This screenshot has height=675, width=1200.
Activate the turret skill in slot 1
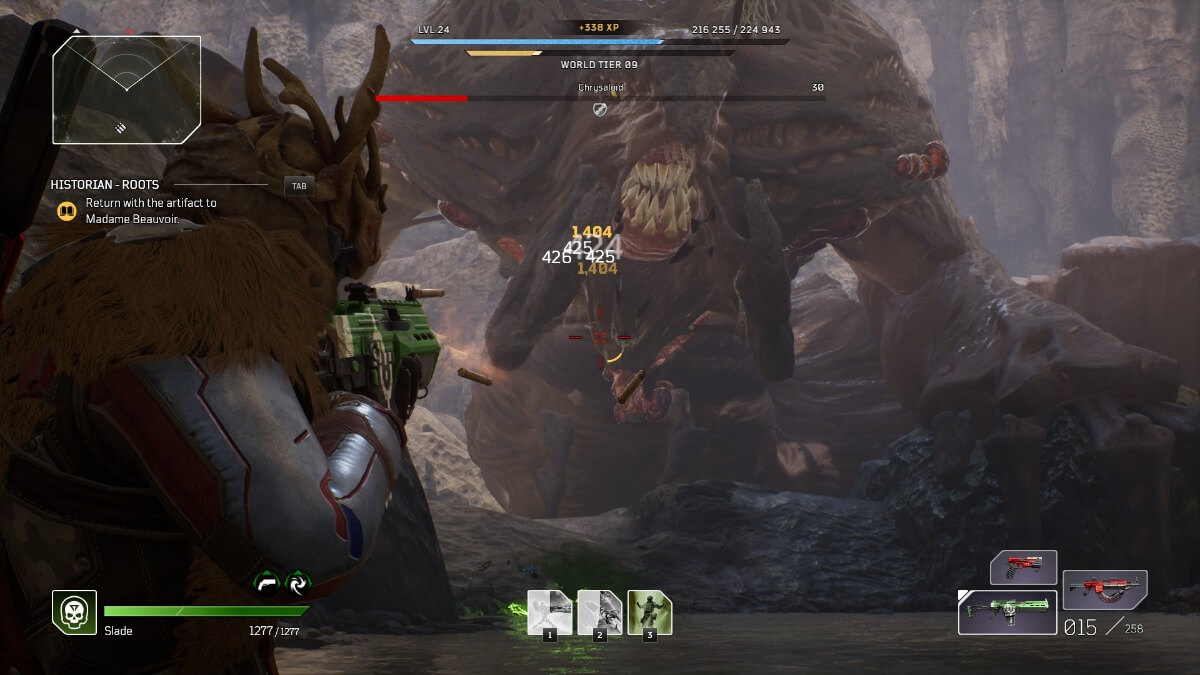tap(550, 612)
